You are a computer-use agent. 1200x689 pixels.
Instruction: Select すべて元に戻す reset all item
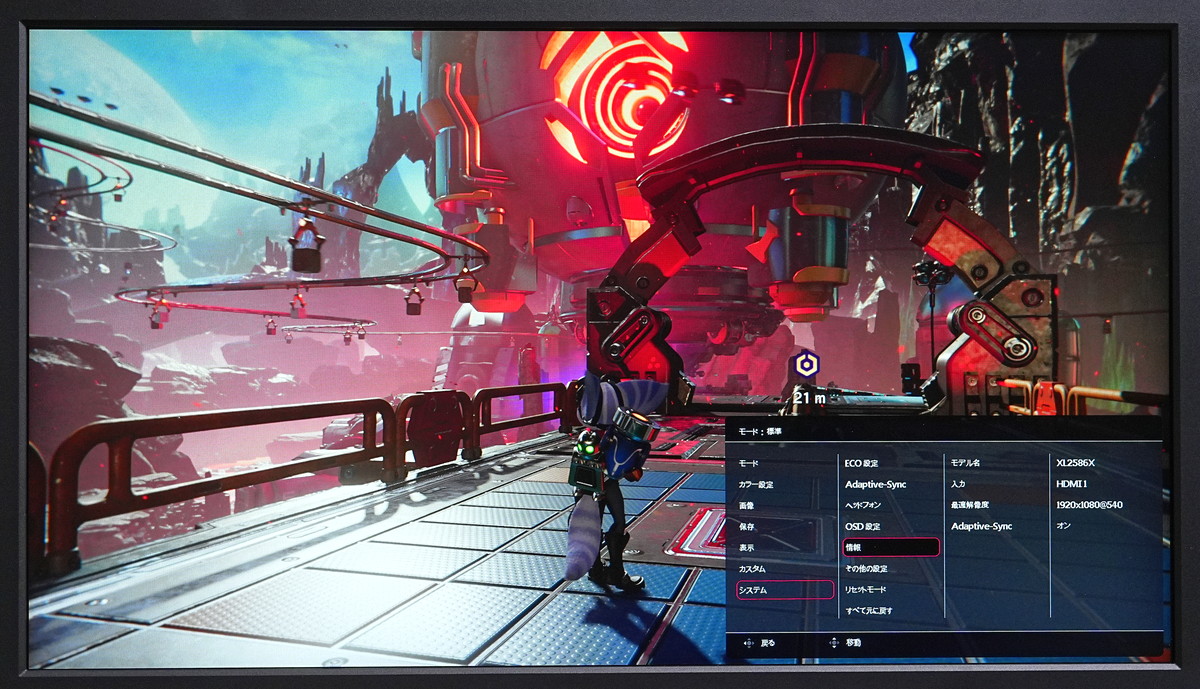(869, 611)
